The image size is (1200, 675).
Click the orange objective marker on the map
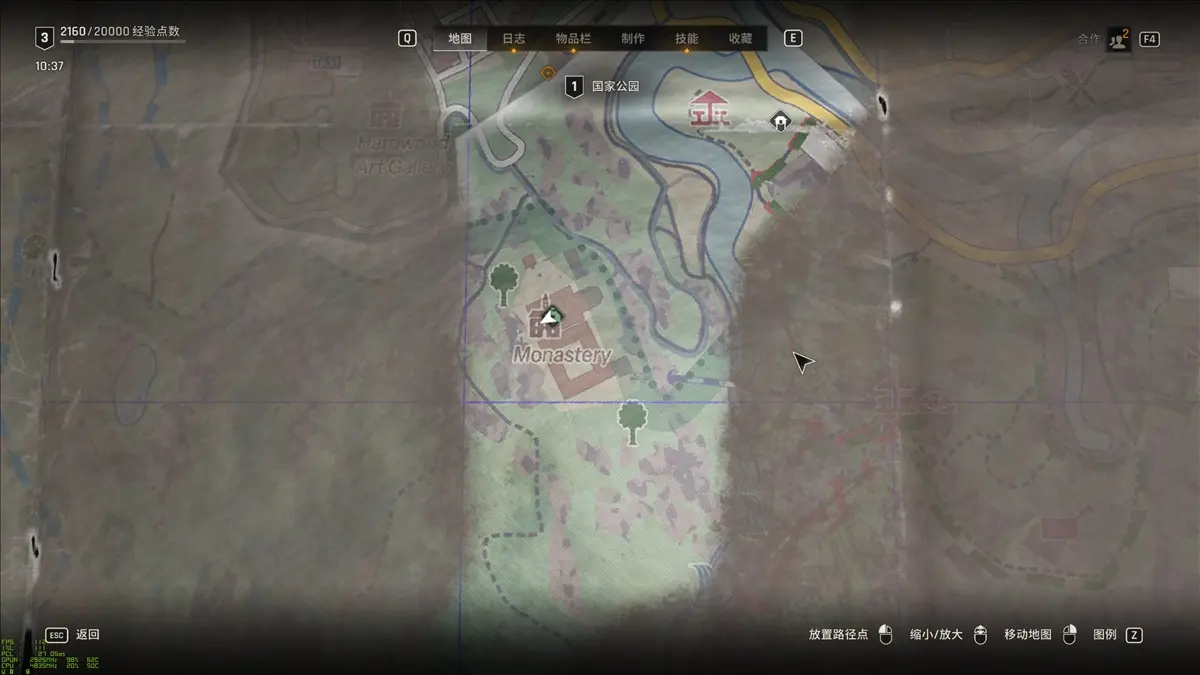point(548,72)
